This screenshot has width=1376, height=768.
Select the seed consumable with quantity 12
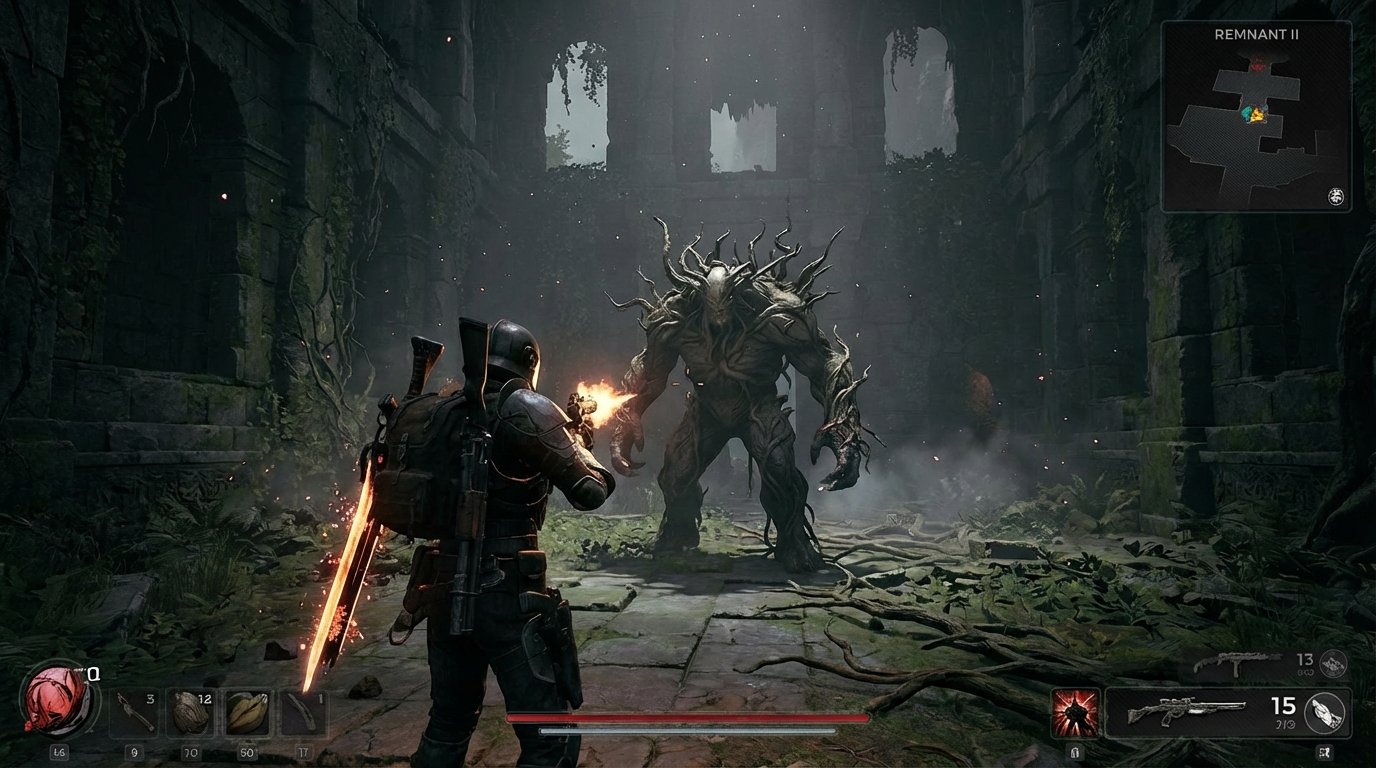click(x=191, y=713)
